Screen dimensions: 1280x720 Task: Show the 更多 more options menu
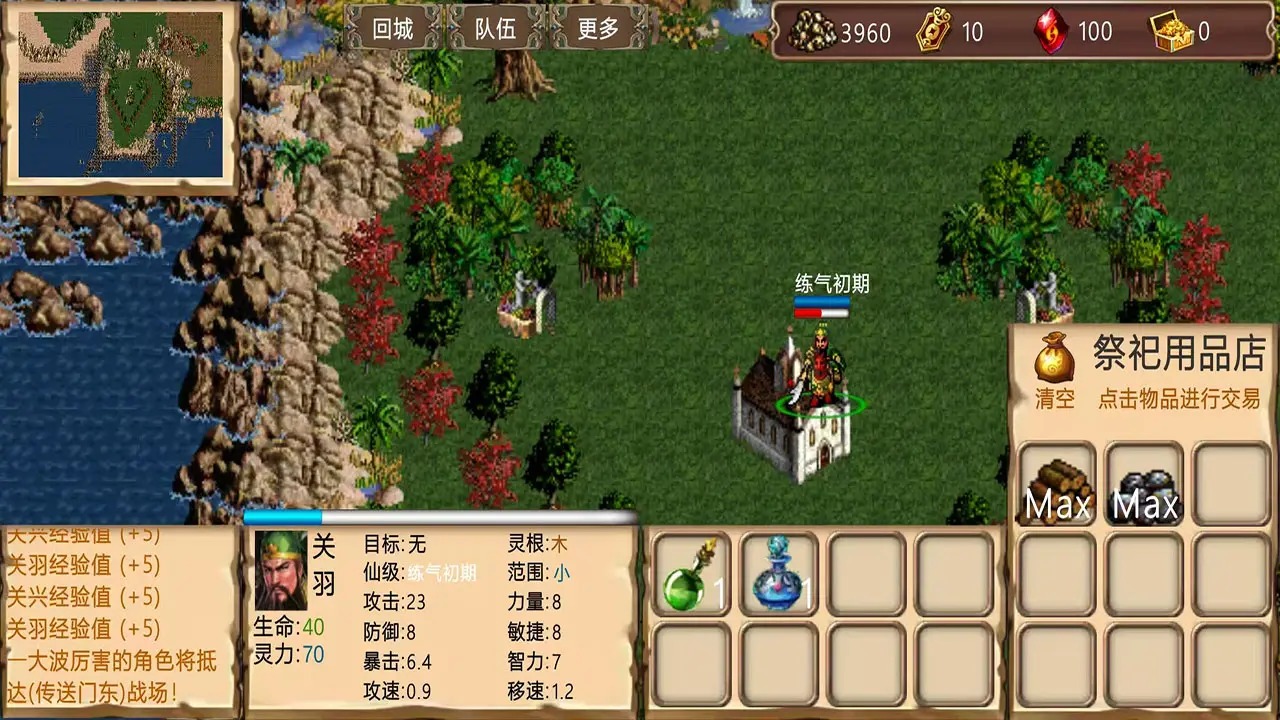598,29
